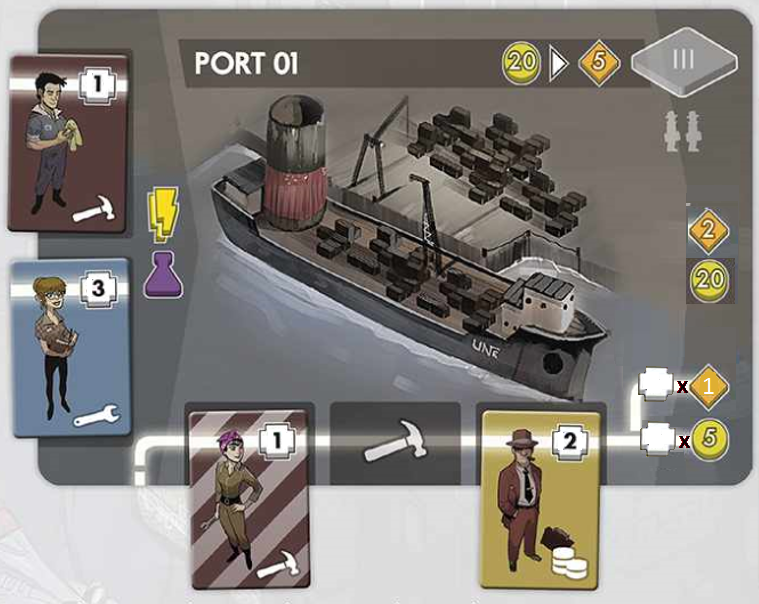This screenshot has height=604, width=759.
Task: Choose the blue card with the glasses woman
Action: click(72, 346)
